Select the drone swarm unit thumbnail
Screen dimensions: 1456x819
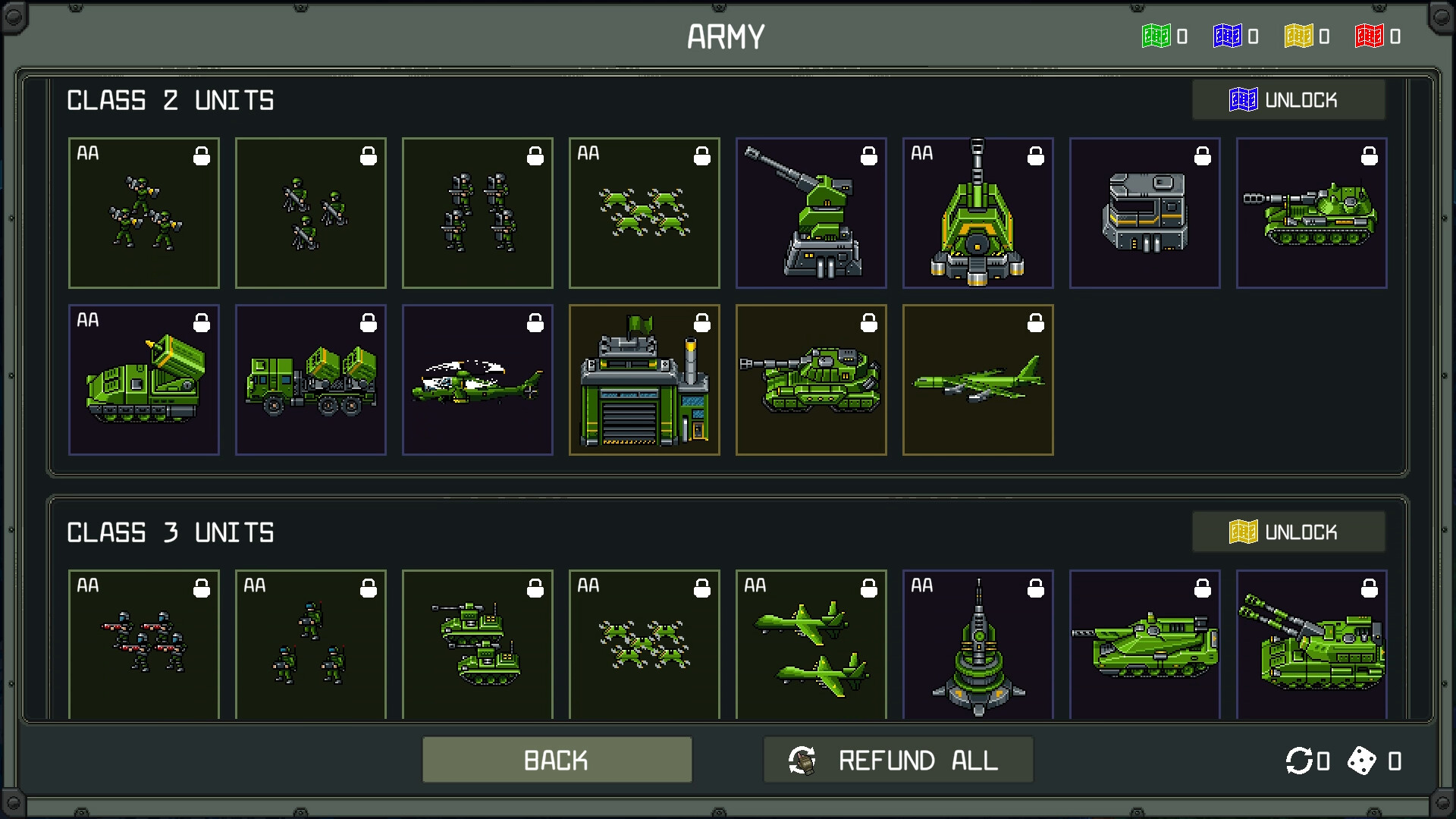tap(644, 213)
